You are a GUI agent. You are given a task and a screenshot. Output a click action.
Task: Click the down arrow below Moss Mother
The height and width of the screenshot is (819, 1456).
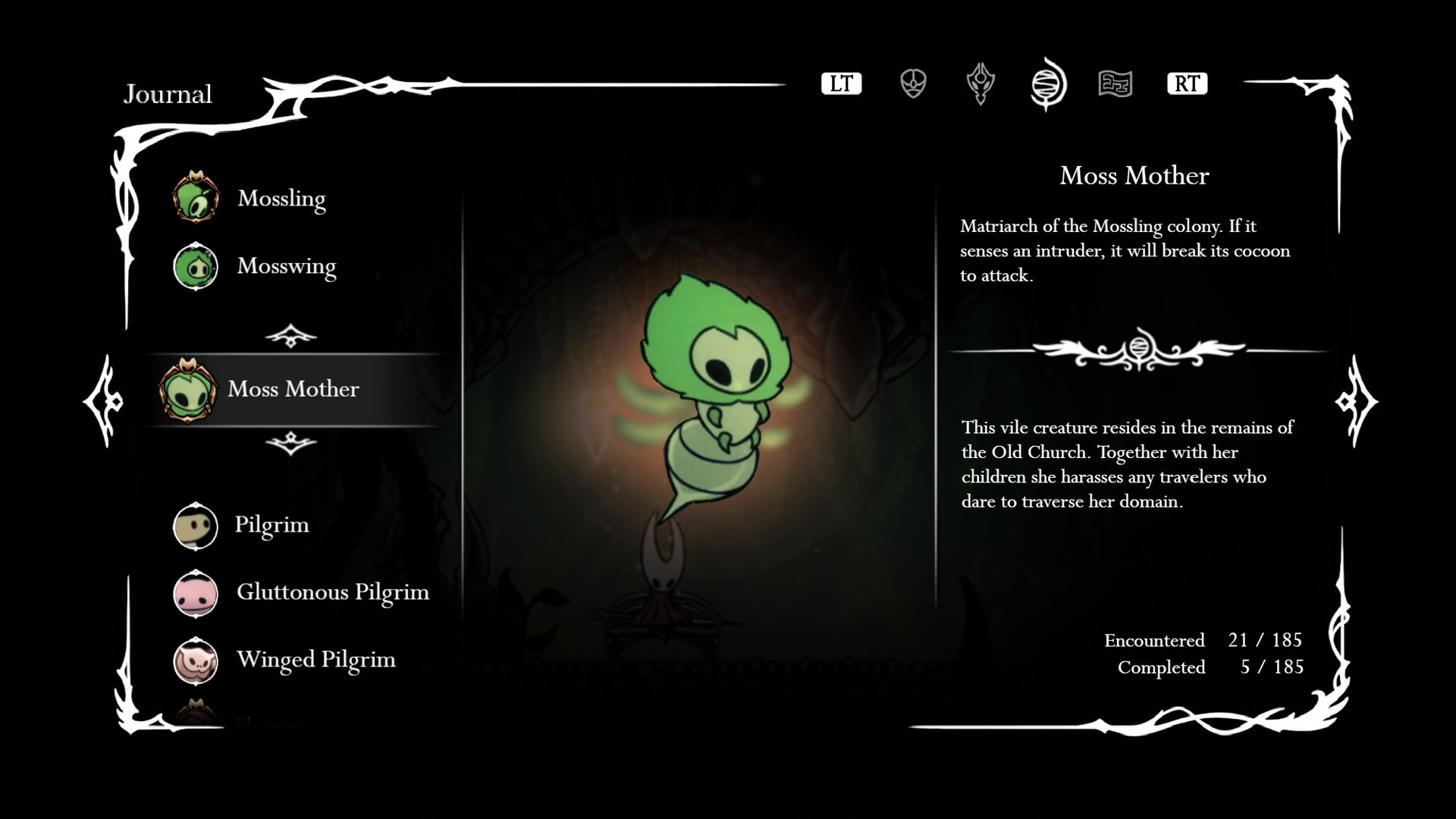pyautogui.click(x=291, y=443)
